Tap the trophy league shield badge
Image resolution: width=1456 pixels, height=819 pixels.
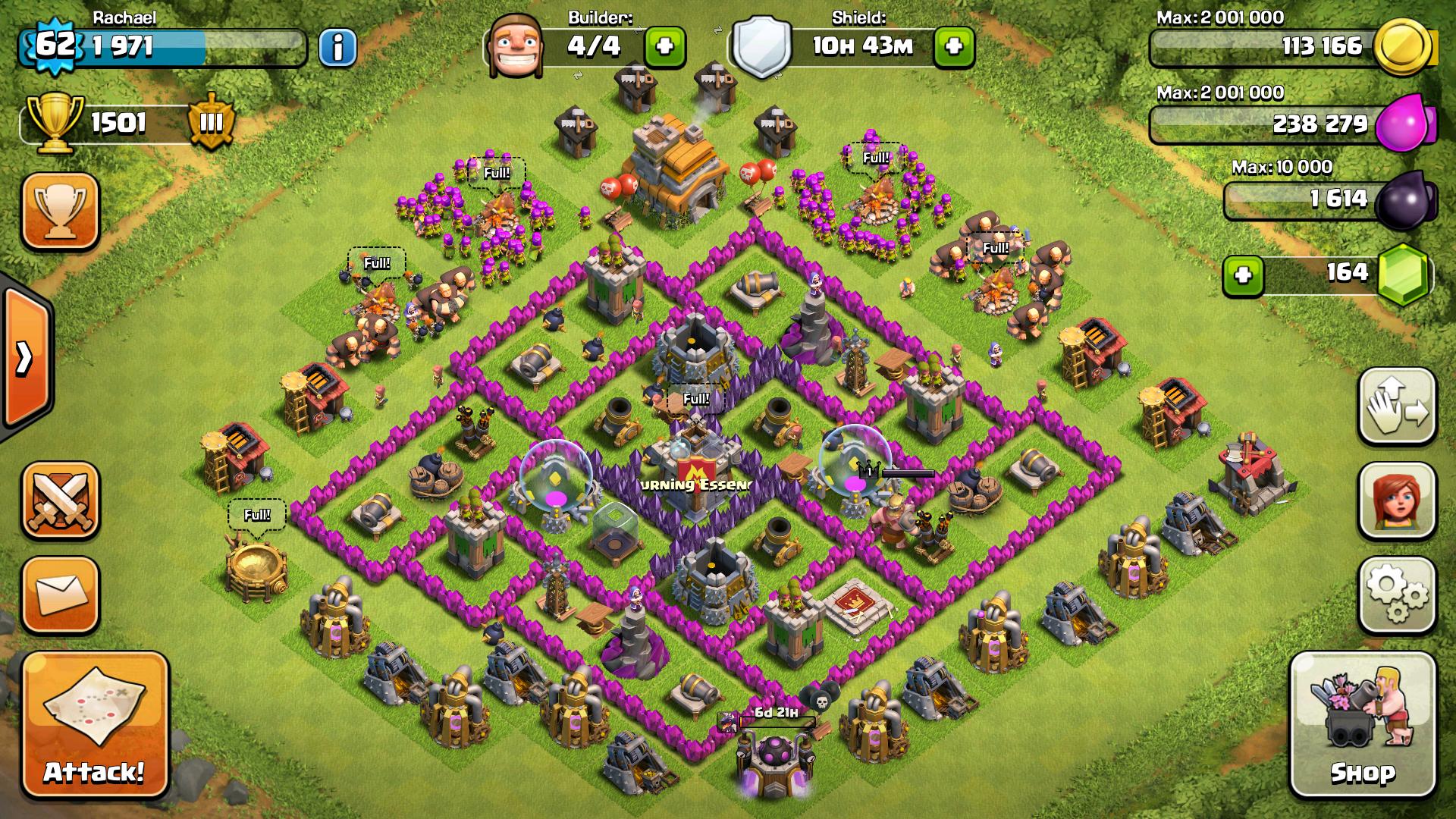pyautogui.click(x=211, y=122)
